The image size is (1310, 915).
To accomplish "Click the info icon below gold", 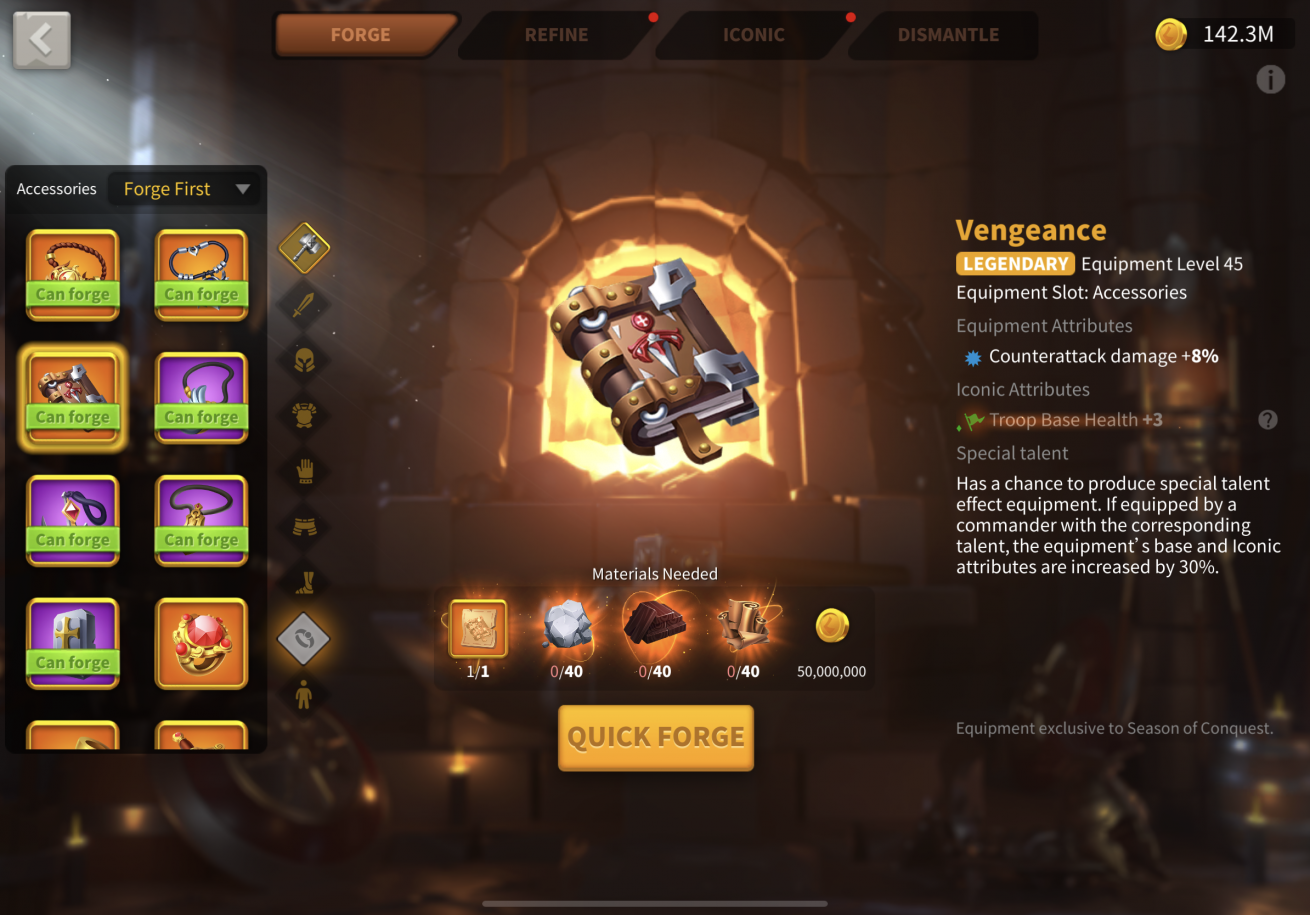I will [x=1270, y=80].
